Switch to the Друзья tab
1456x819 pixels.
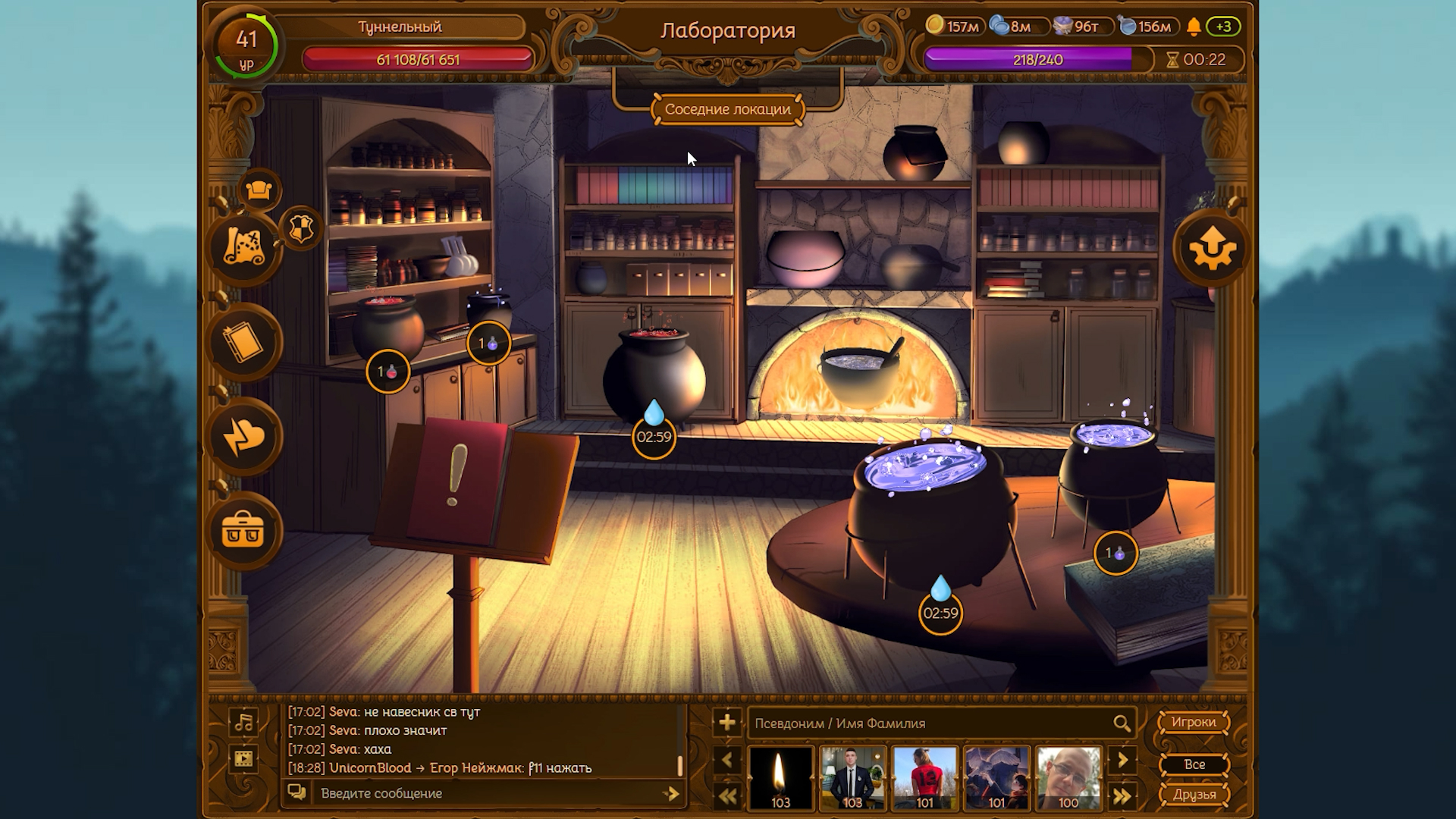tap(1194, 794)
